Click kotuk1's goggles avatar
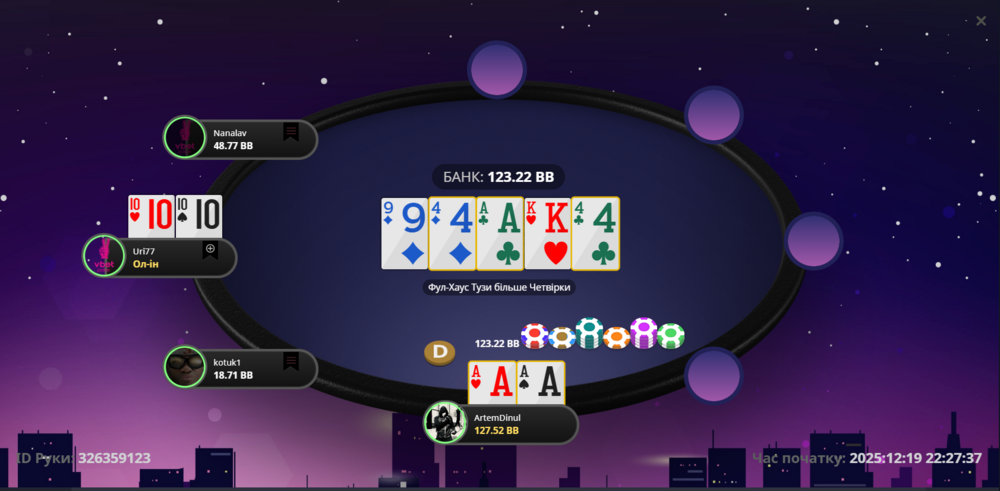Screen dimensions: 1000x491 (x=184, y=367)
